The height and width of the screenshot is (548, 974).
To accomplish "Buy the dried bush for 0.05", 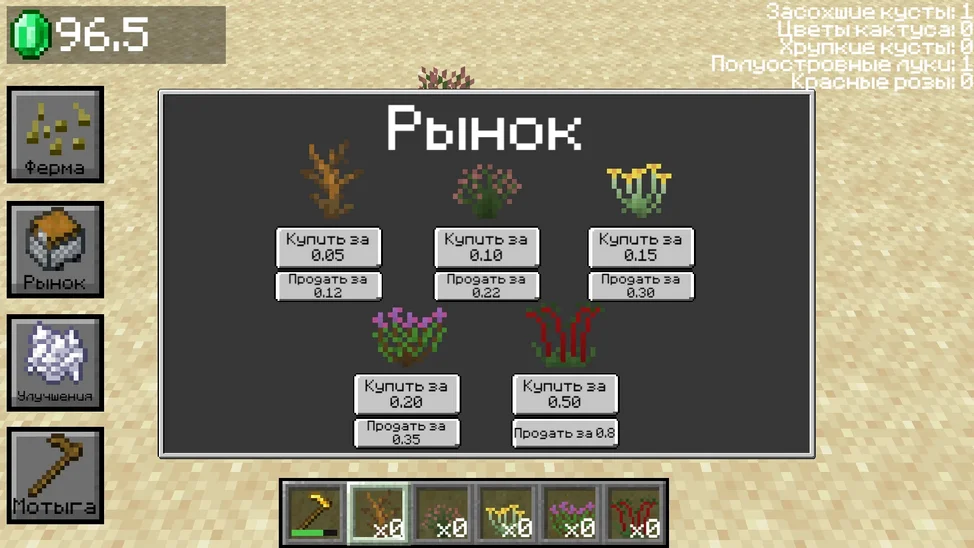I will (x=328, y=247).
